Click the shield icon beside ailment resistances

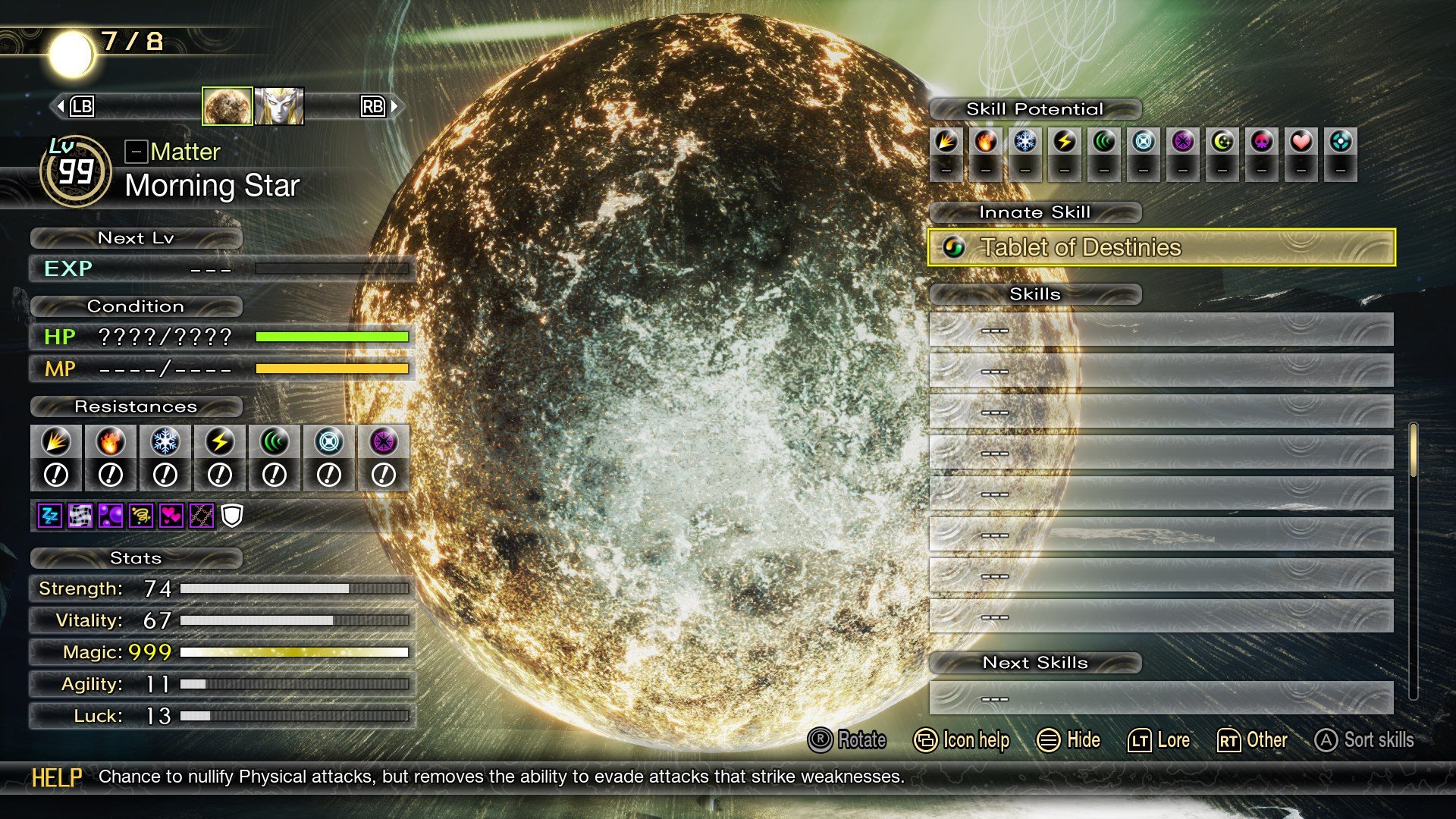pyautogui.click(x=233, y=516)
